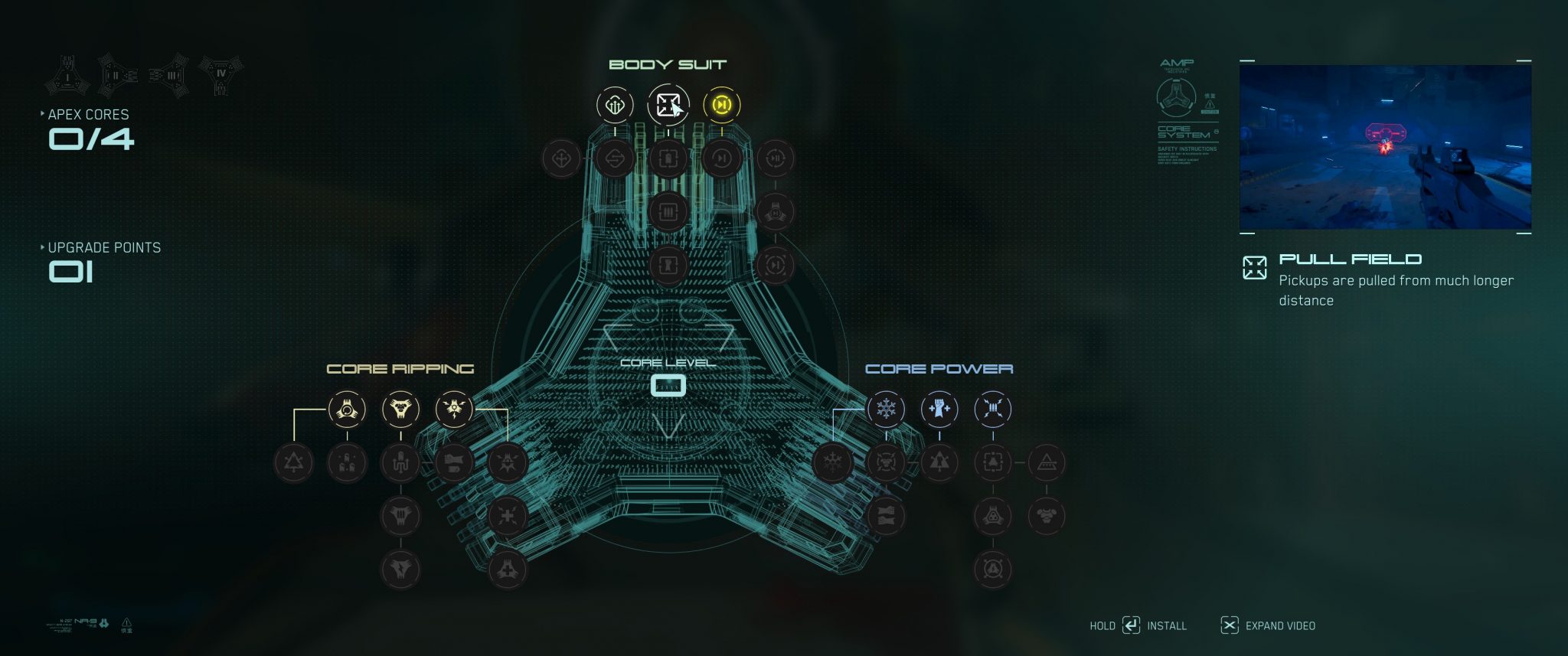Select the blue snowflake Core Power node

886,409
